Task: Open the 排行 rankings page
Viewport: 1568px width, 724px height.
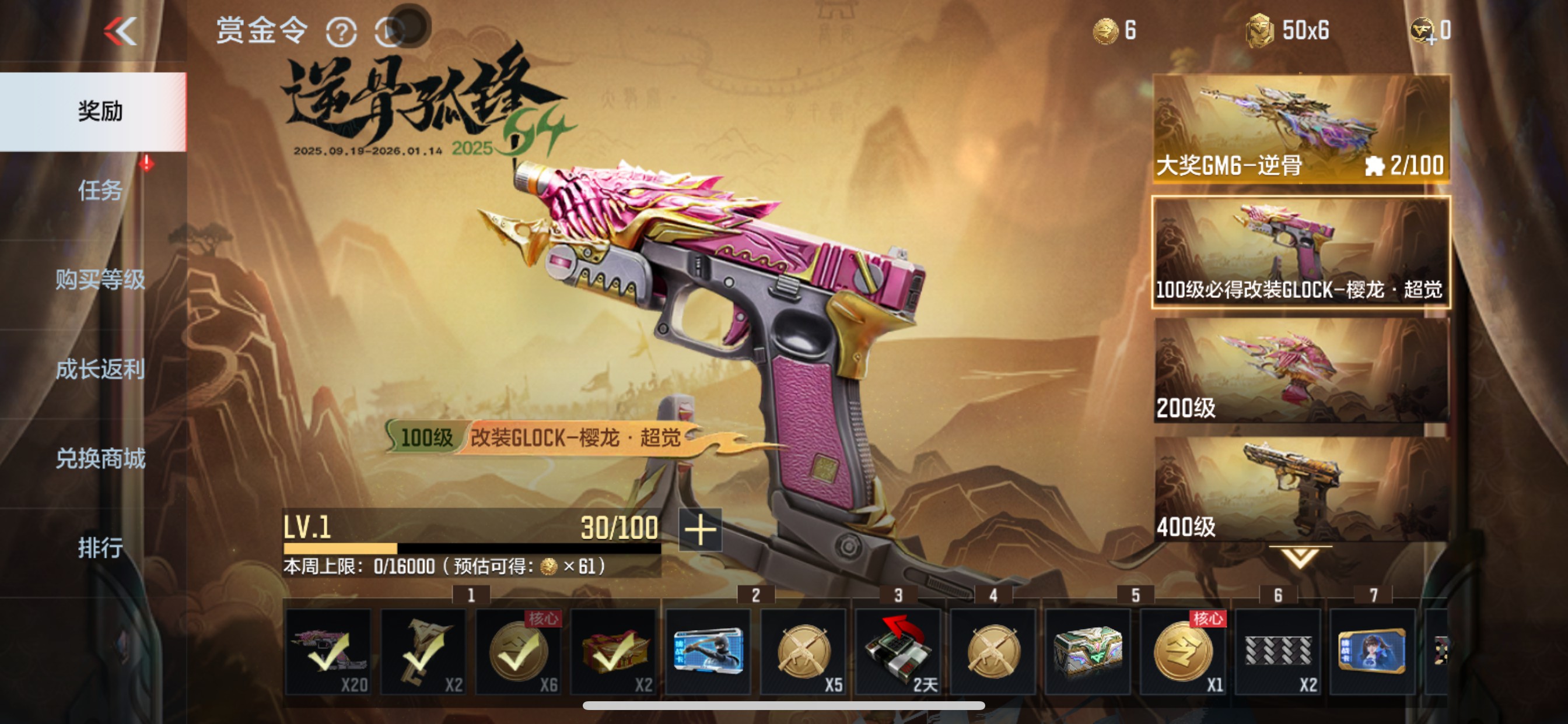Action: click(101, 549)
